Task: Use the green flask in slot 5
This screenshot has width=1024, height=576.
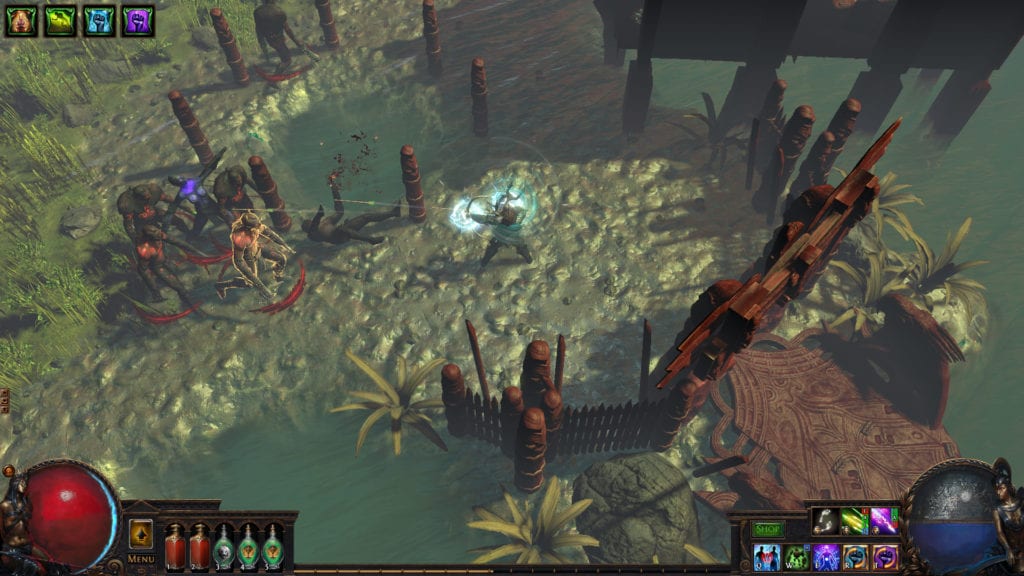Action: point(273,545)
